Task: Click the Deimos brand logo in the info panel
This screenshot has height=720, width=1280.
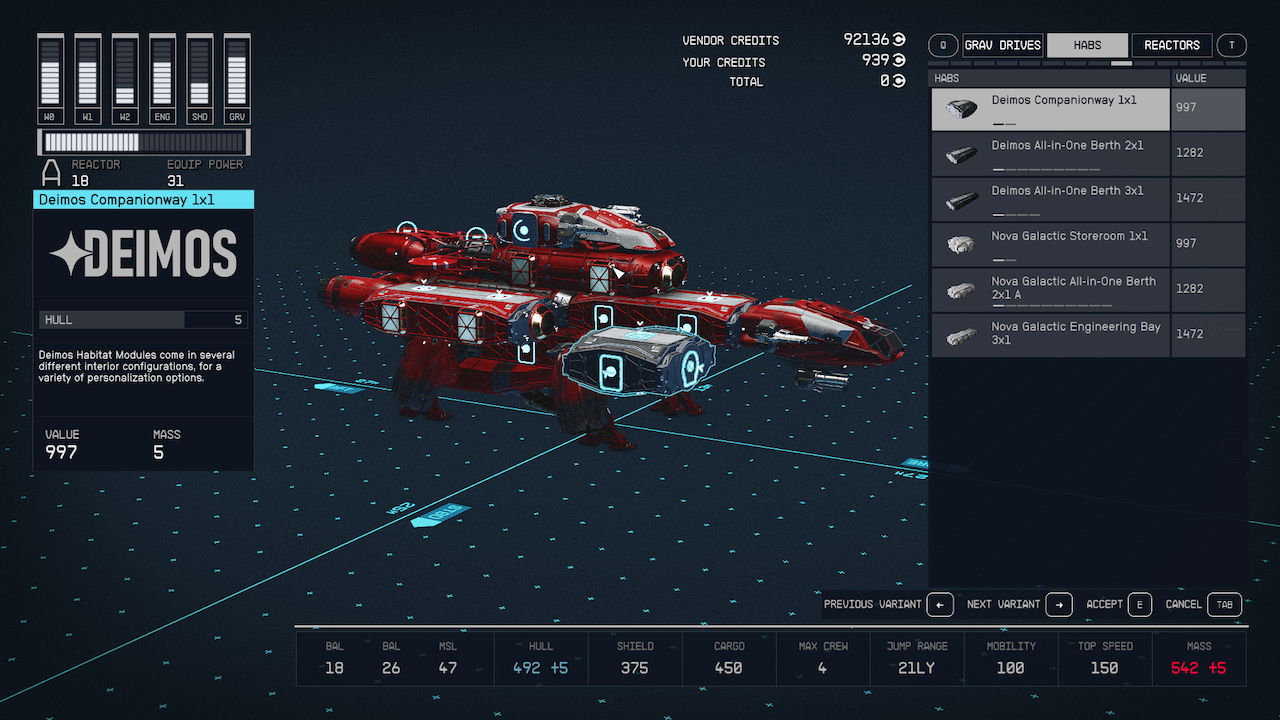Action: (143, 253)
